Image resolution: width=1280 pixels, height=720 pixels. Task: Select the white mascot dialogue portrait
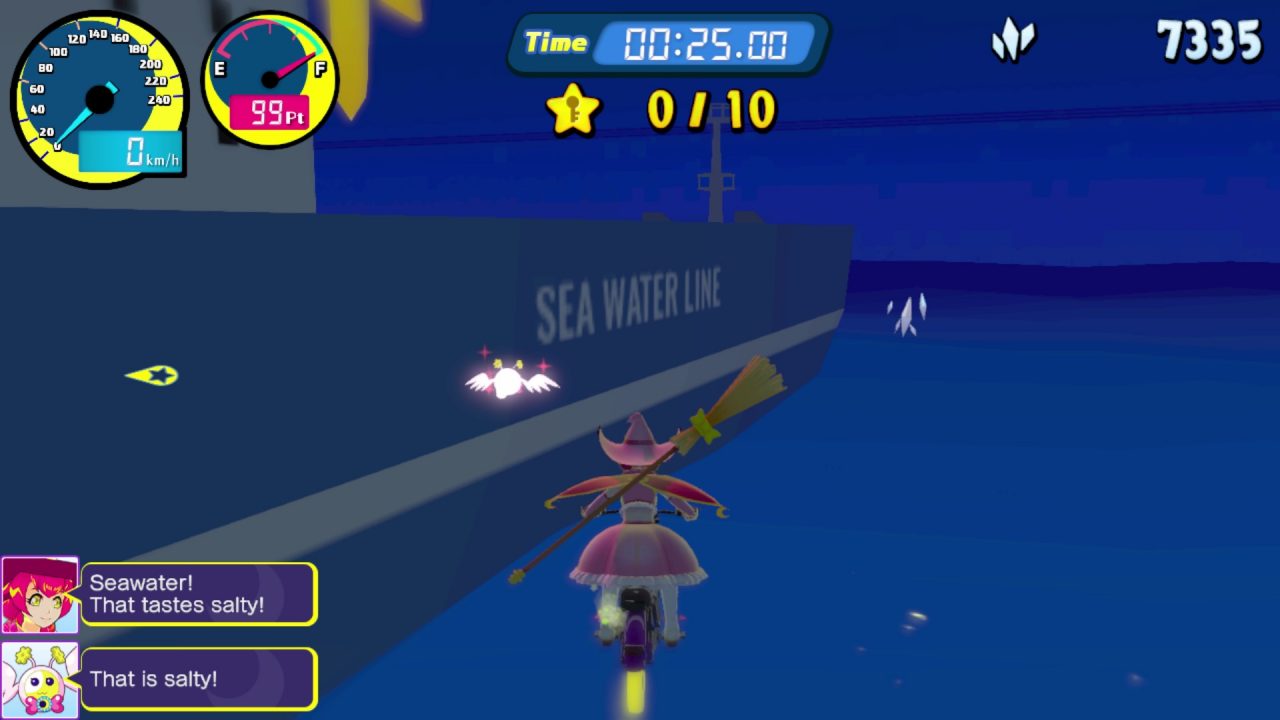pos(40,680)
